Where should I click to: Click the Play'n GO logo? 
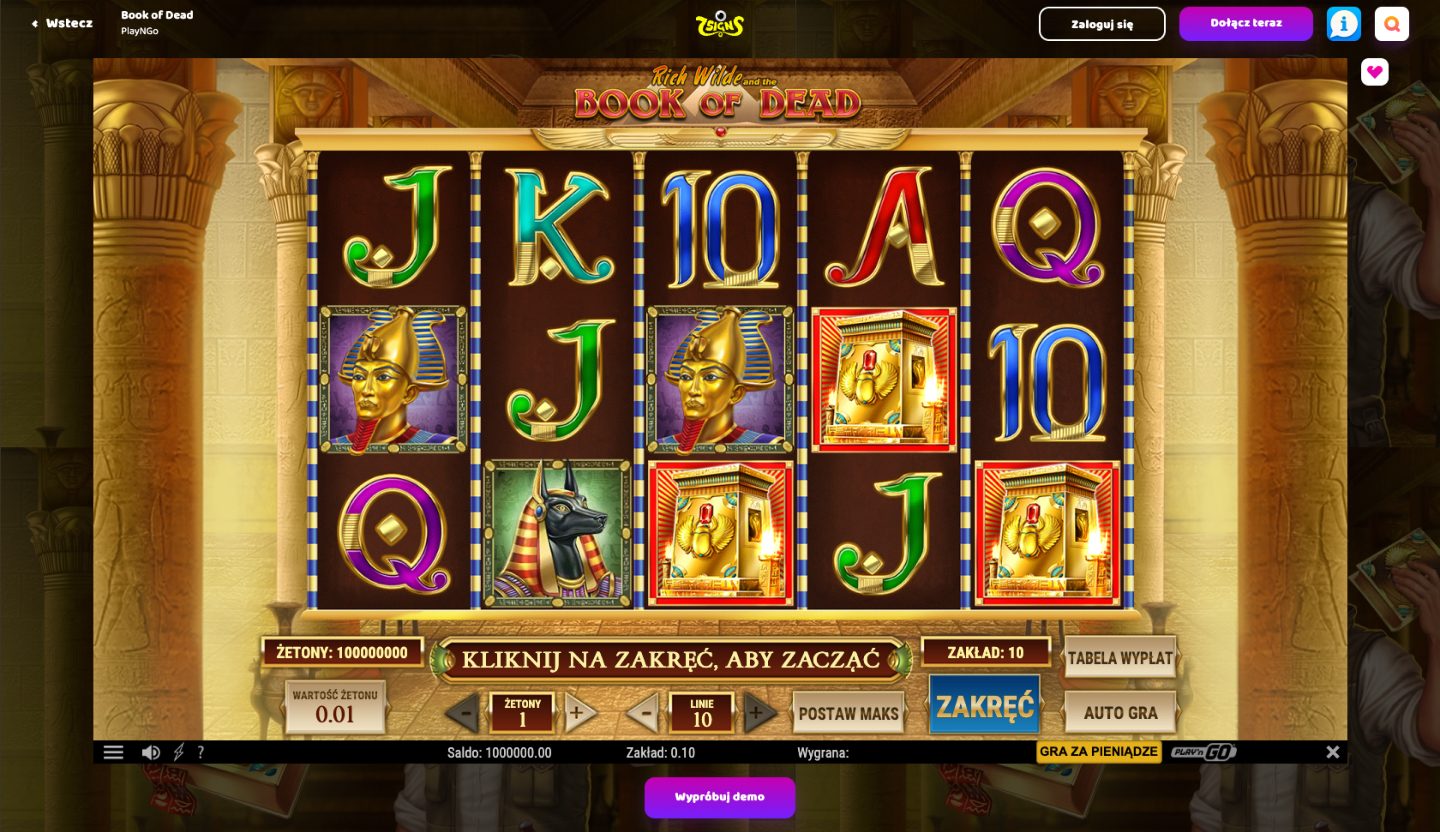point(1203,751)
